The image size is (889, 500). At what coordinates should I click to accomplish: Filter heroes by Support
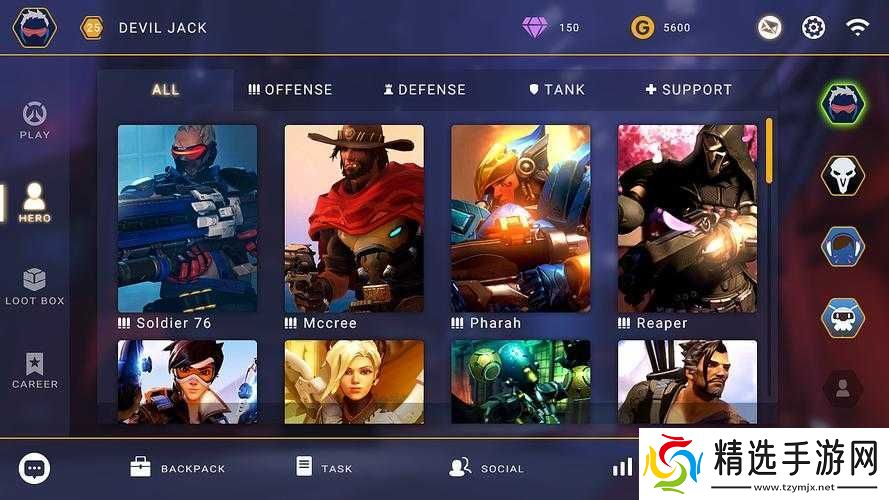click(x=688, y=89)
